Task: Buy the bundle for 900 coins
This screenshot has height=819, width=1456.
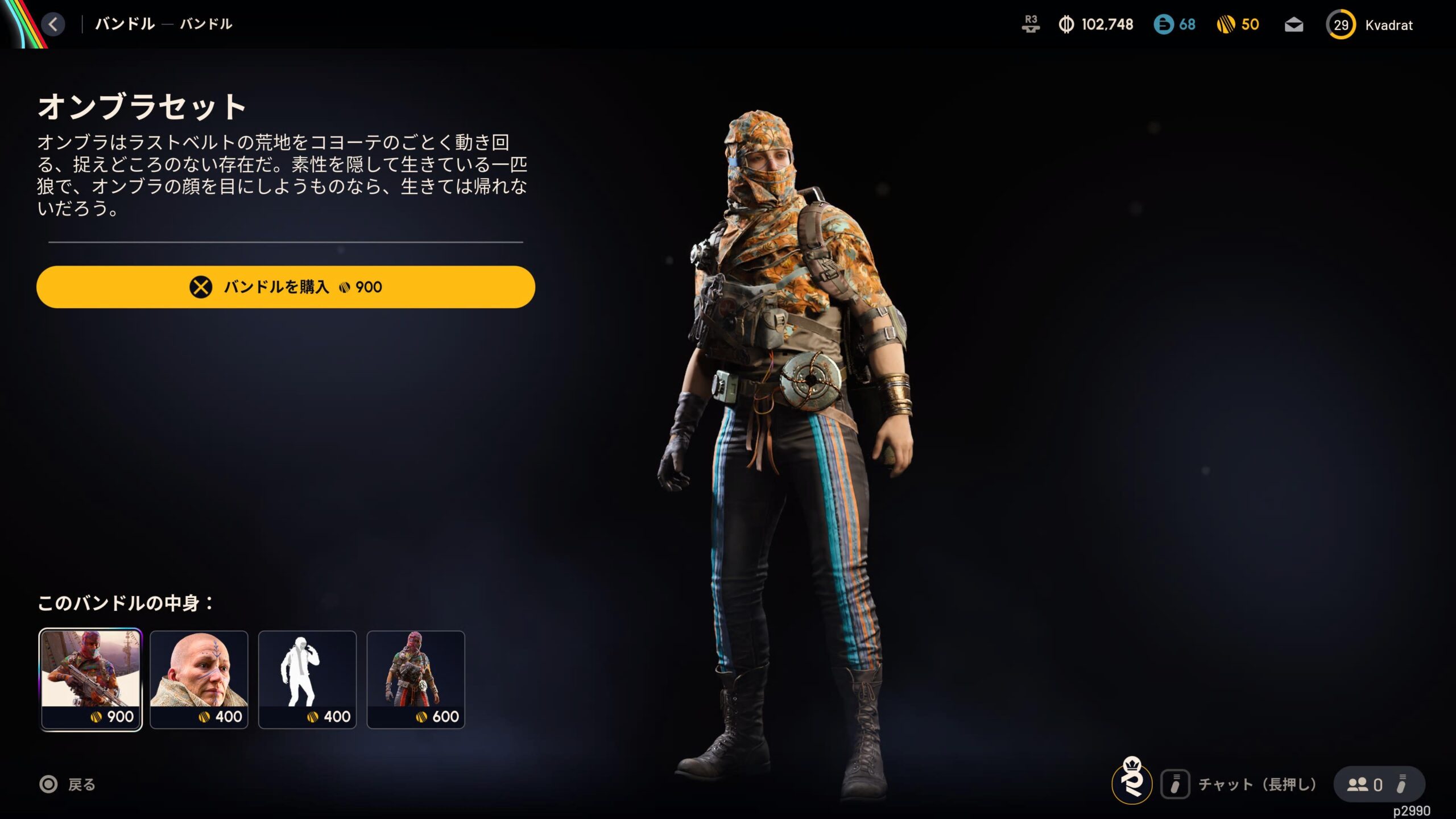Action: [x=286, y=287]
